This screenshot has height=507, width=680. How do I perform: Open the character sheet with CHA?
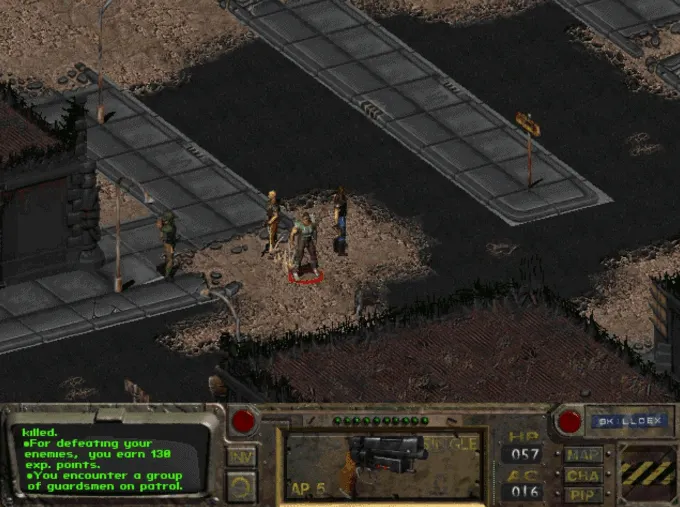(x=583, y=475)
